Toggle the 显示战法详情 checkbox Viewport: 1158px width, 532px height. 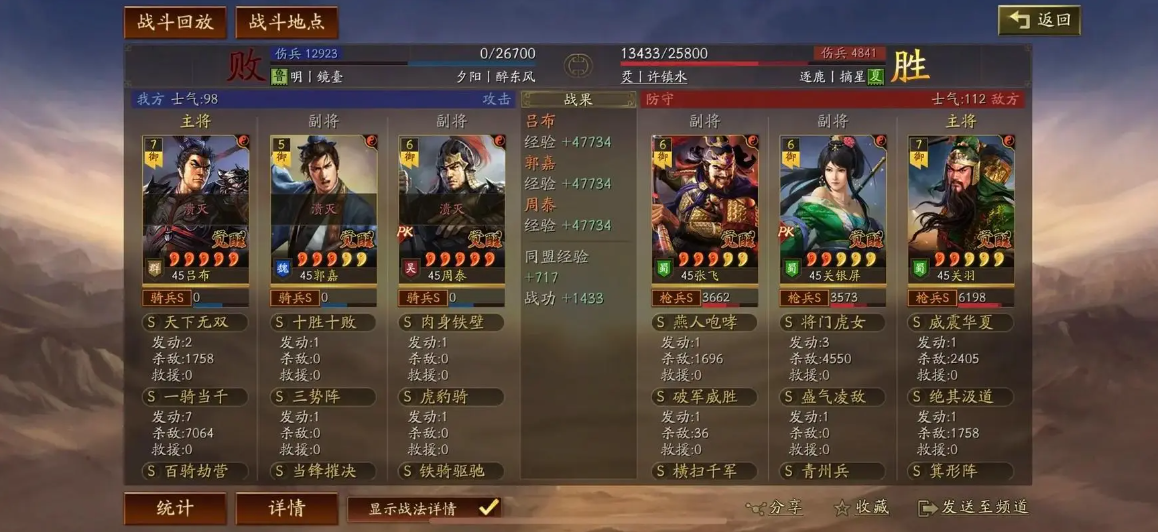click(488, 508)
